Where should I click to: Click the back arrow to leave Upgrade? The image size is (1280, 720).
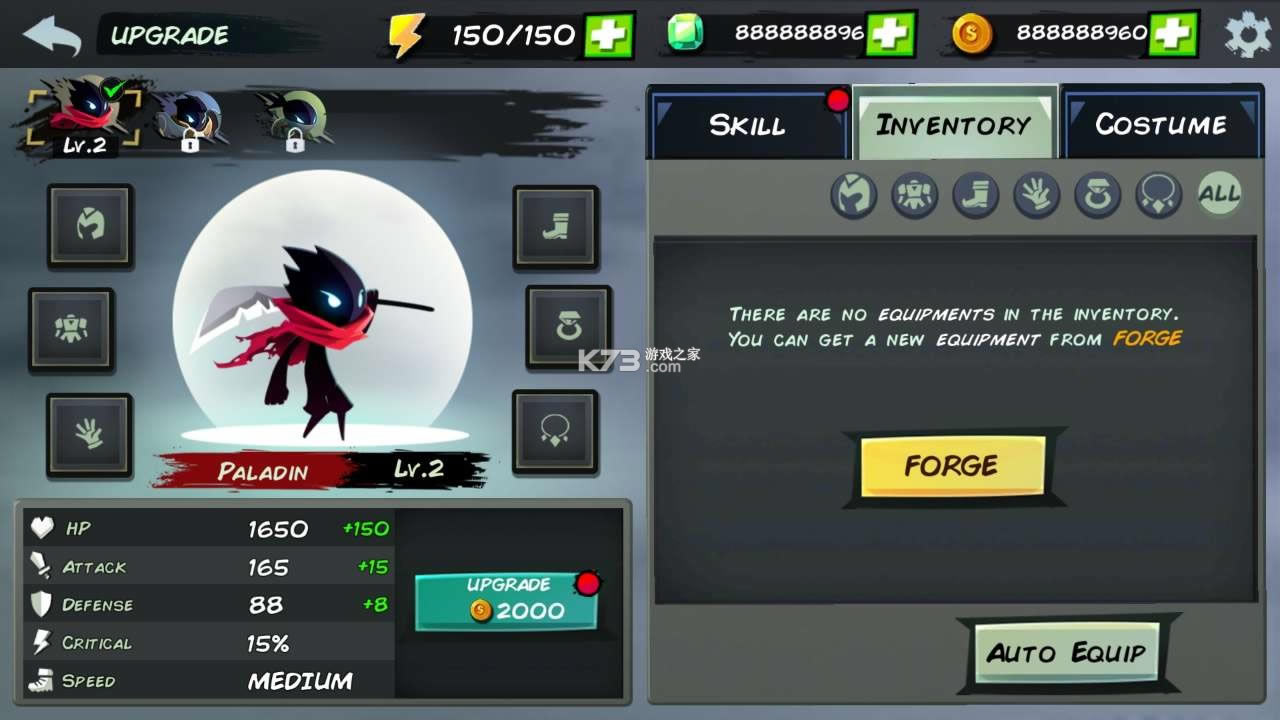pos(51,33)
